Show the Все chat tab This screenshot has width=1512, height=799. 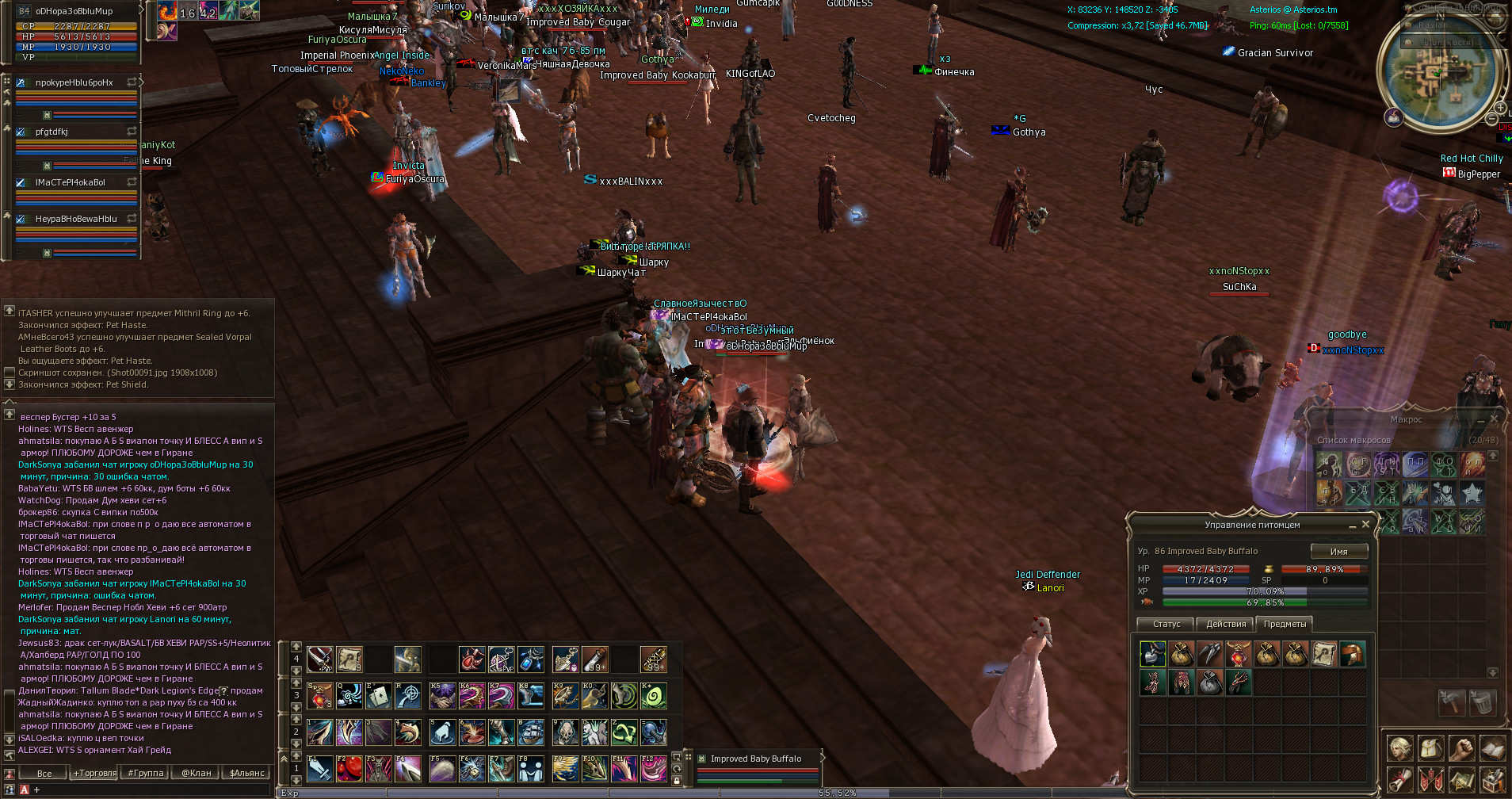(x=44, y=773)
